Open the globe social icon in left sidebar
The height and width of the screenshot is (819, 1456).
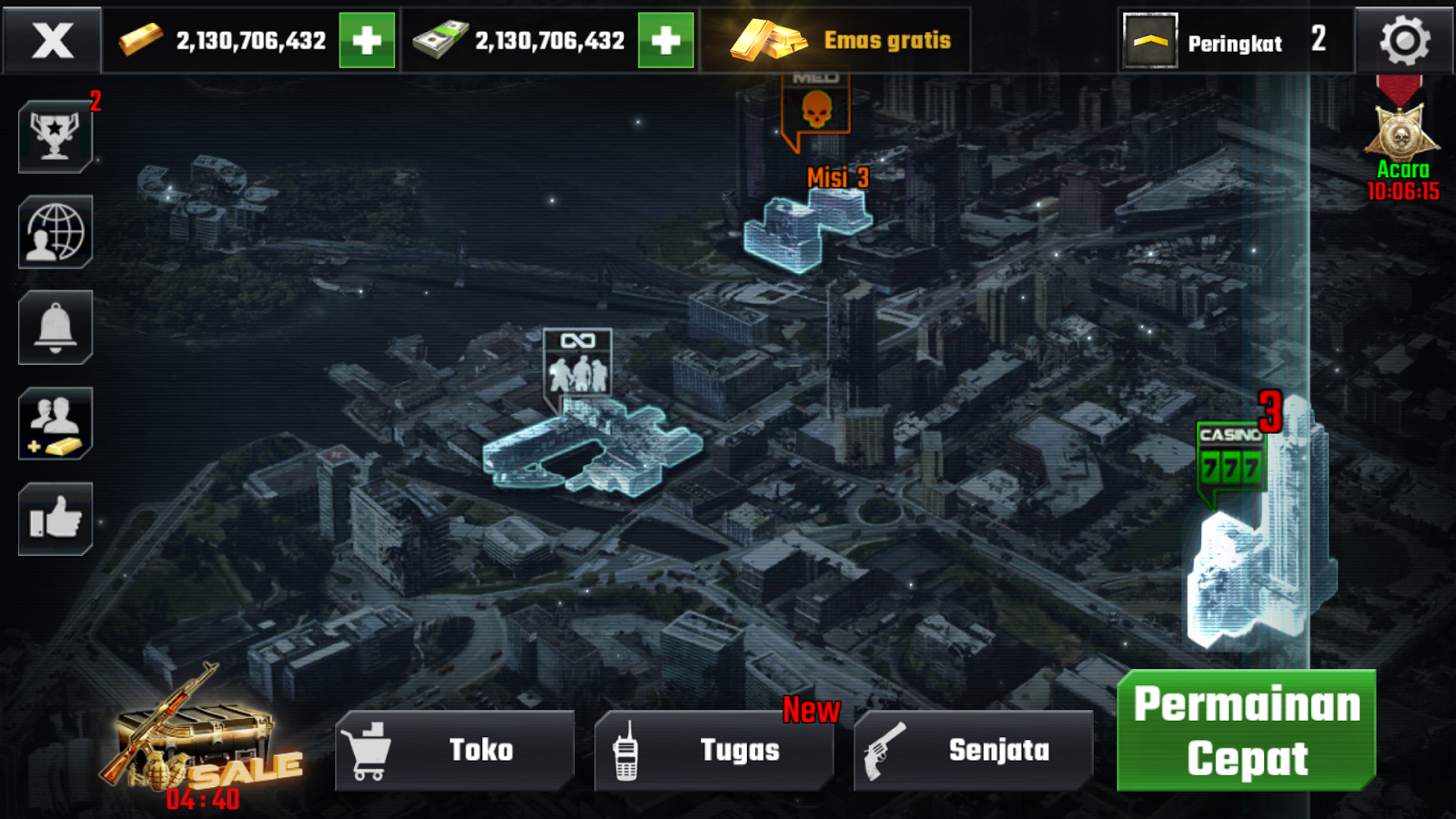coord(55,232)
